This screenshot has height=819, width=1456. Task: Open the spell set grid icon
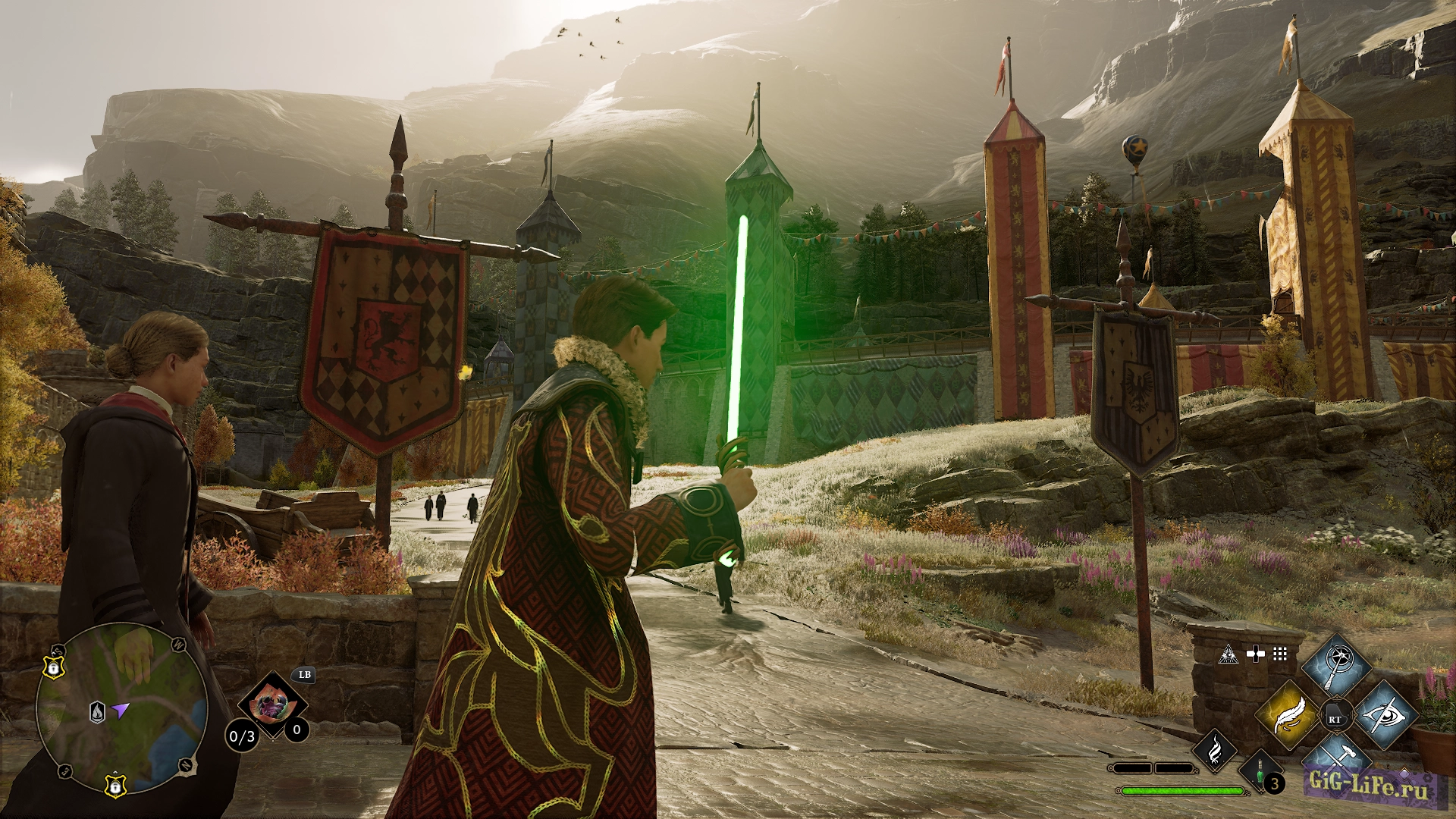[1280, 654]
